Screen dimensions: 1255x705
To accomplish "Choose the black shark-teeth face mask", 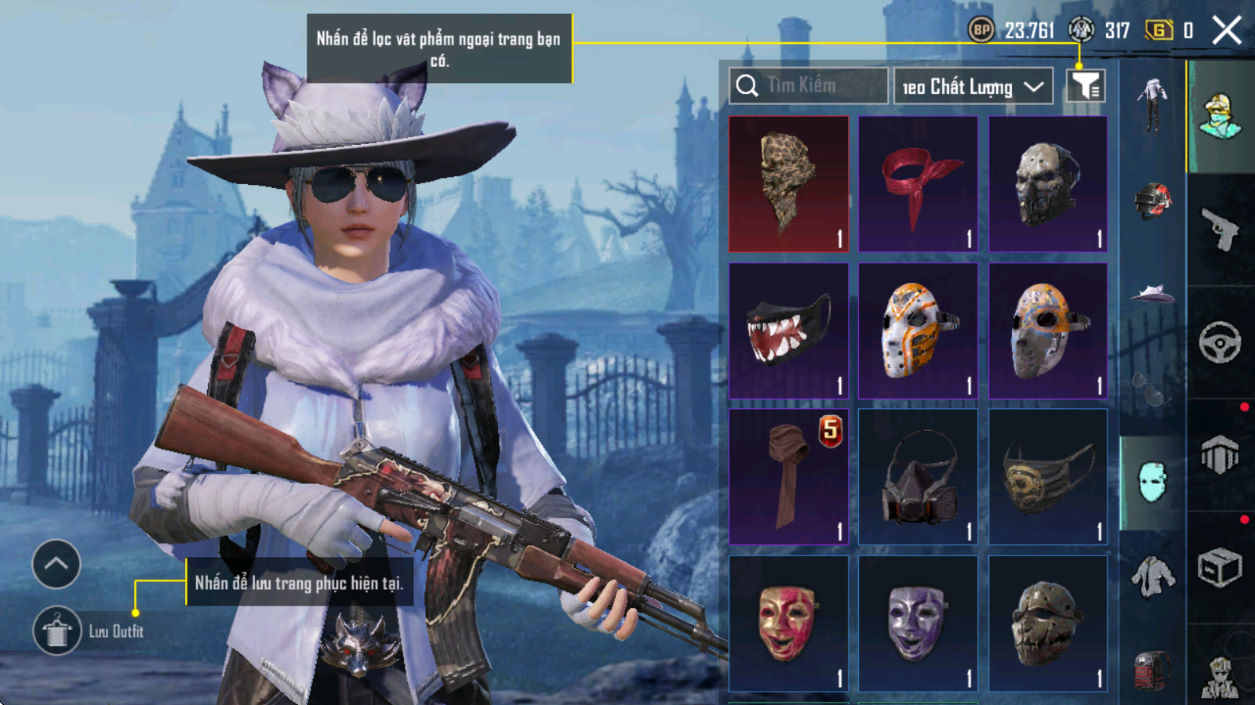I will pyautogui.click(x=788, y=330).
